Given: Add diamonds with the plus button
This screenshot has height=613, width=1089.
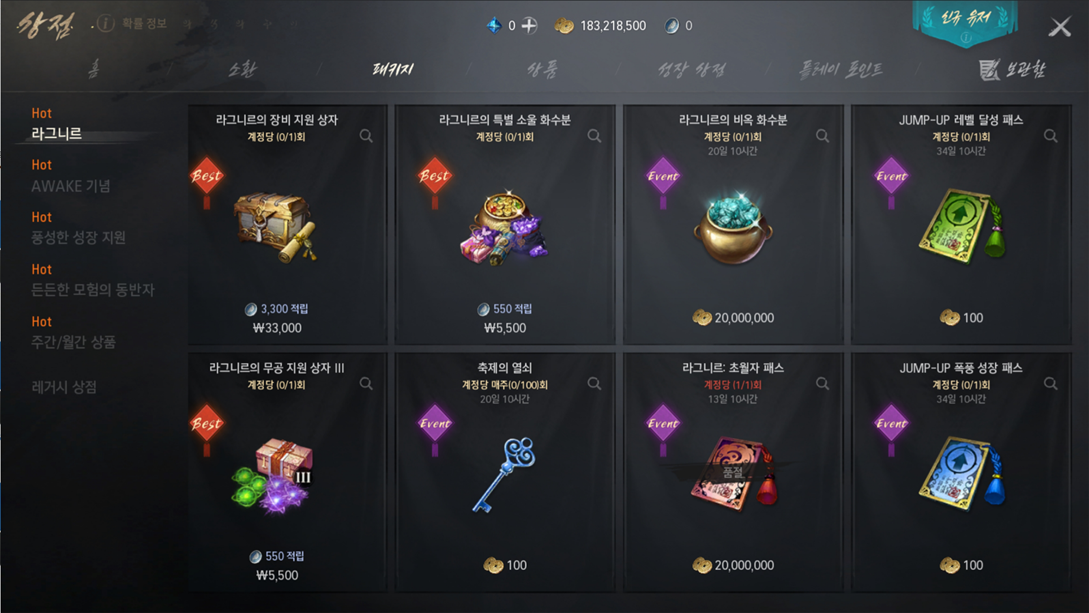Looking at the screenshot, I should [x=530, y=25].
